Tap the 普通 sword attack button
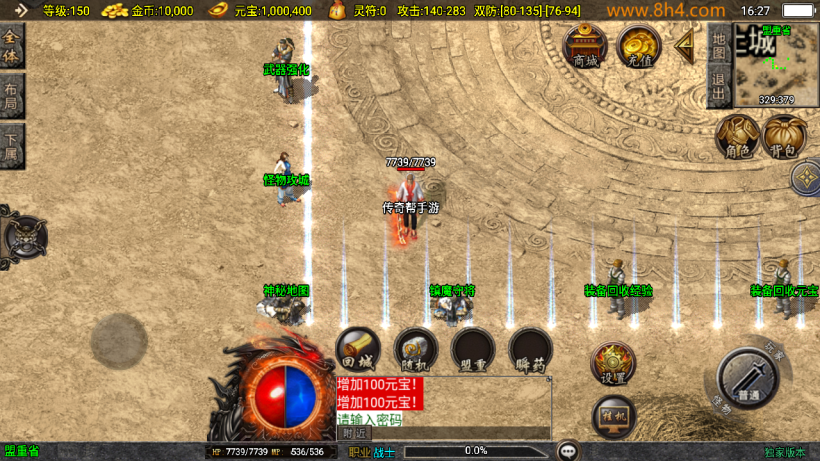The height and width of the screenshot is (461, 820). coord(746,379)
